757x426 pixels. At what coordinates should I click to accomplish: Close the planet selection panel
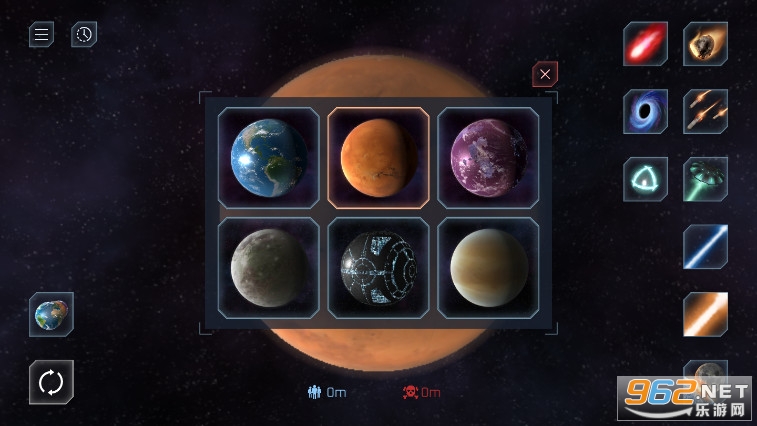tap(544, 74)
